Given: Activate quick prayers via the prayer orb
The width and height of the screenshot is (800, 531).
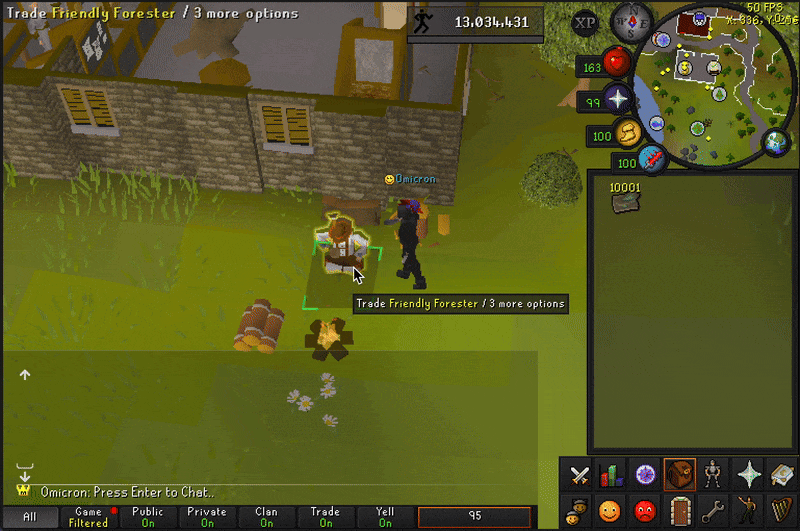Looking at the screenshot, I should tap(616, 100).
